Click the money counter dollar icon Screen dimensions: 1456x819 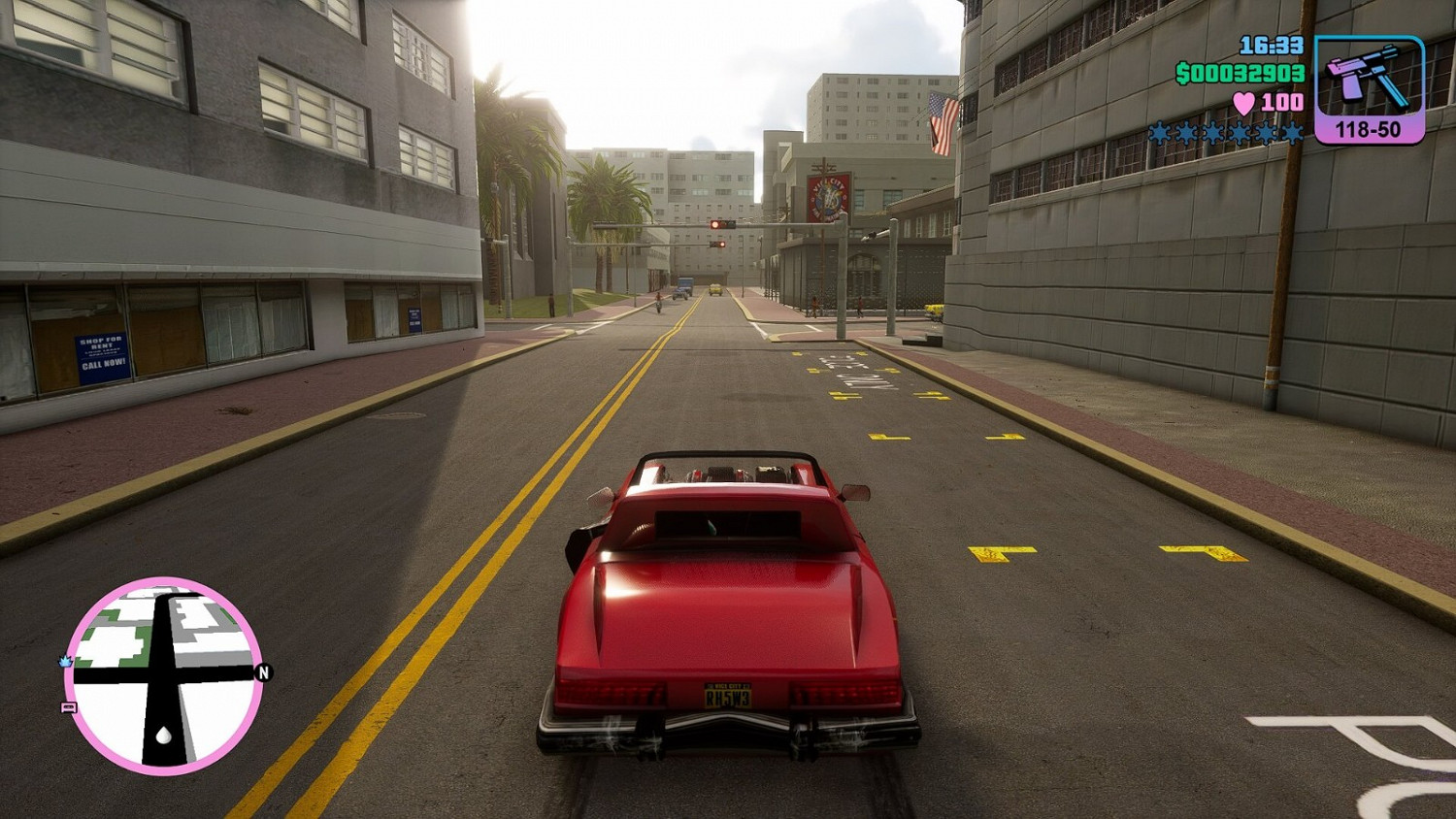click(x=1185, y=73)
